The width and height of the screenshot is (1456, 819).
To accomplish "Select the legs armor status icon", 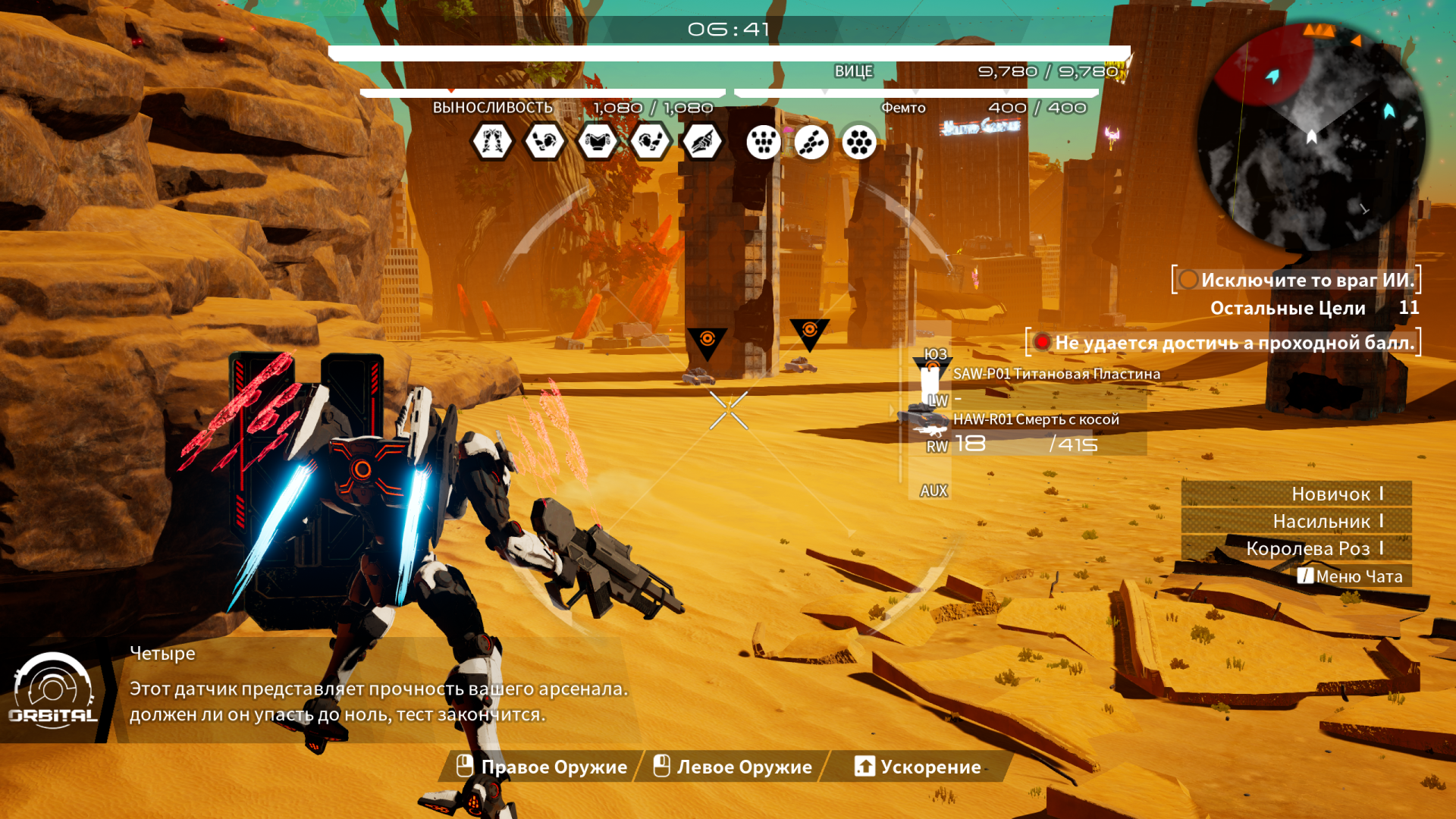I will (x=492, y=142).
